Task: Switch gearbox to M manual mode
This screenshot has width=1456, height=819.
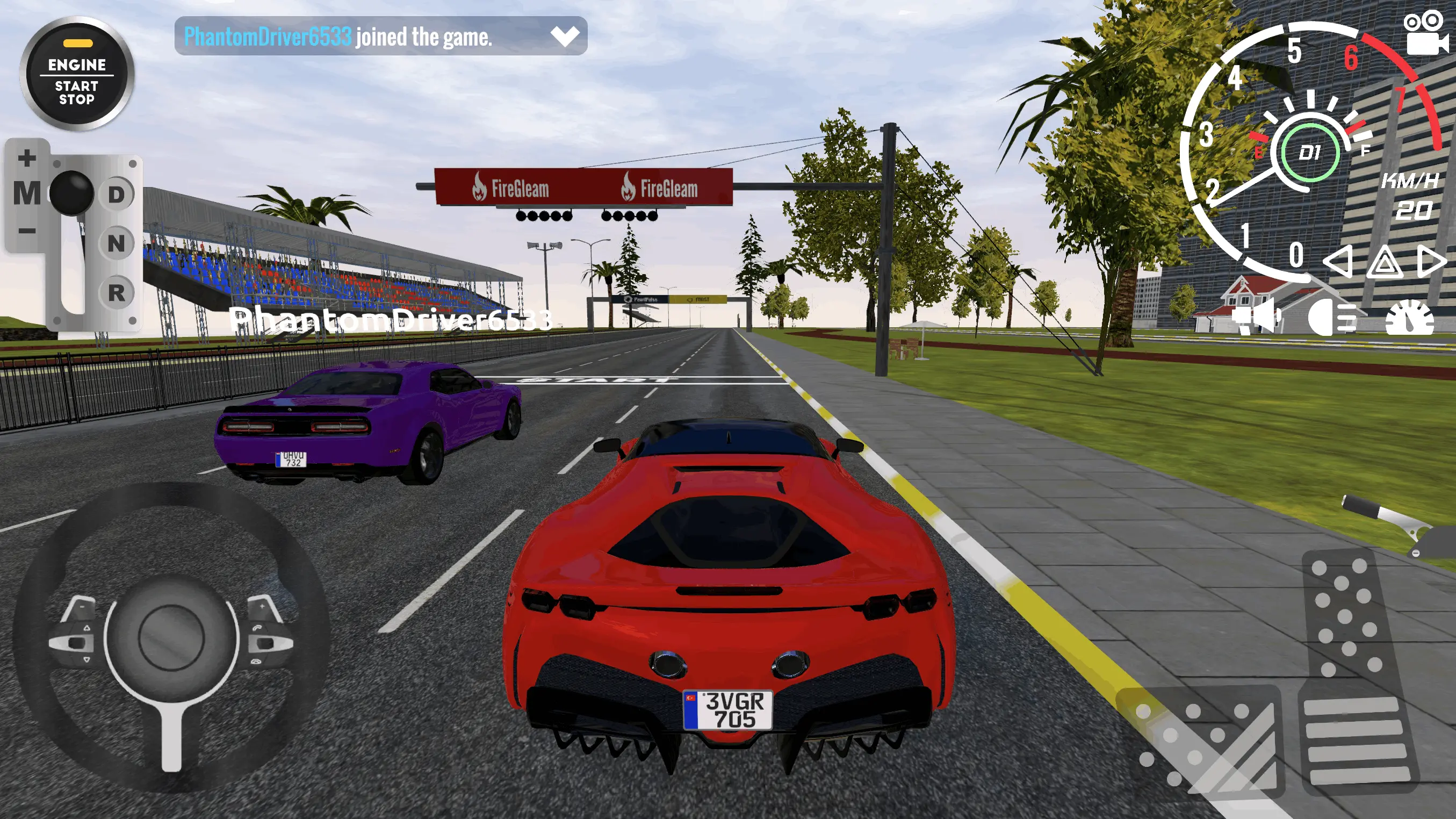Action: (x=26, y=194)
